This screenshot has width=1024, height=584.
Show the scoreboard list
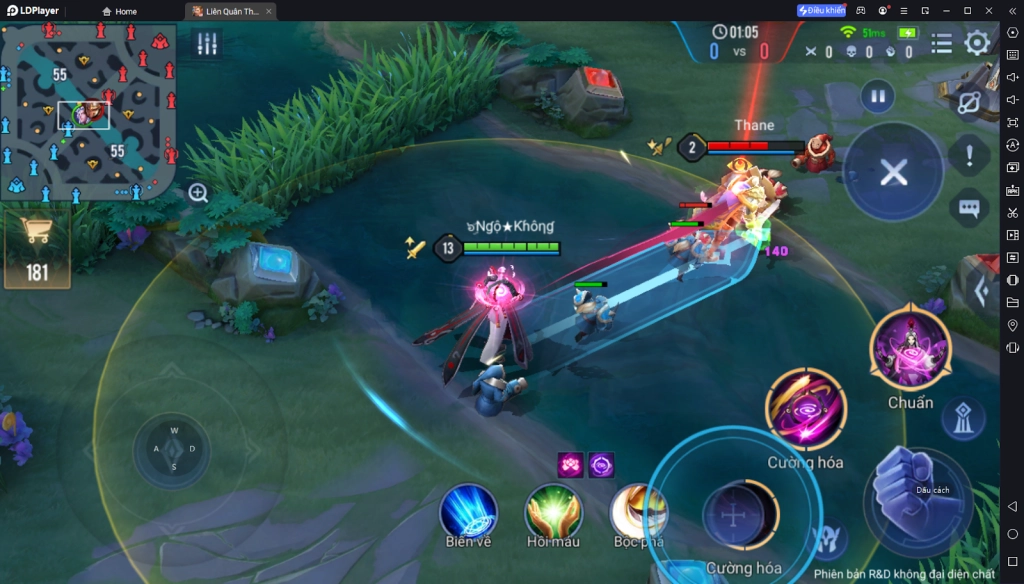coord(941,43)
